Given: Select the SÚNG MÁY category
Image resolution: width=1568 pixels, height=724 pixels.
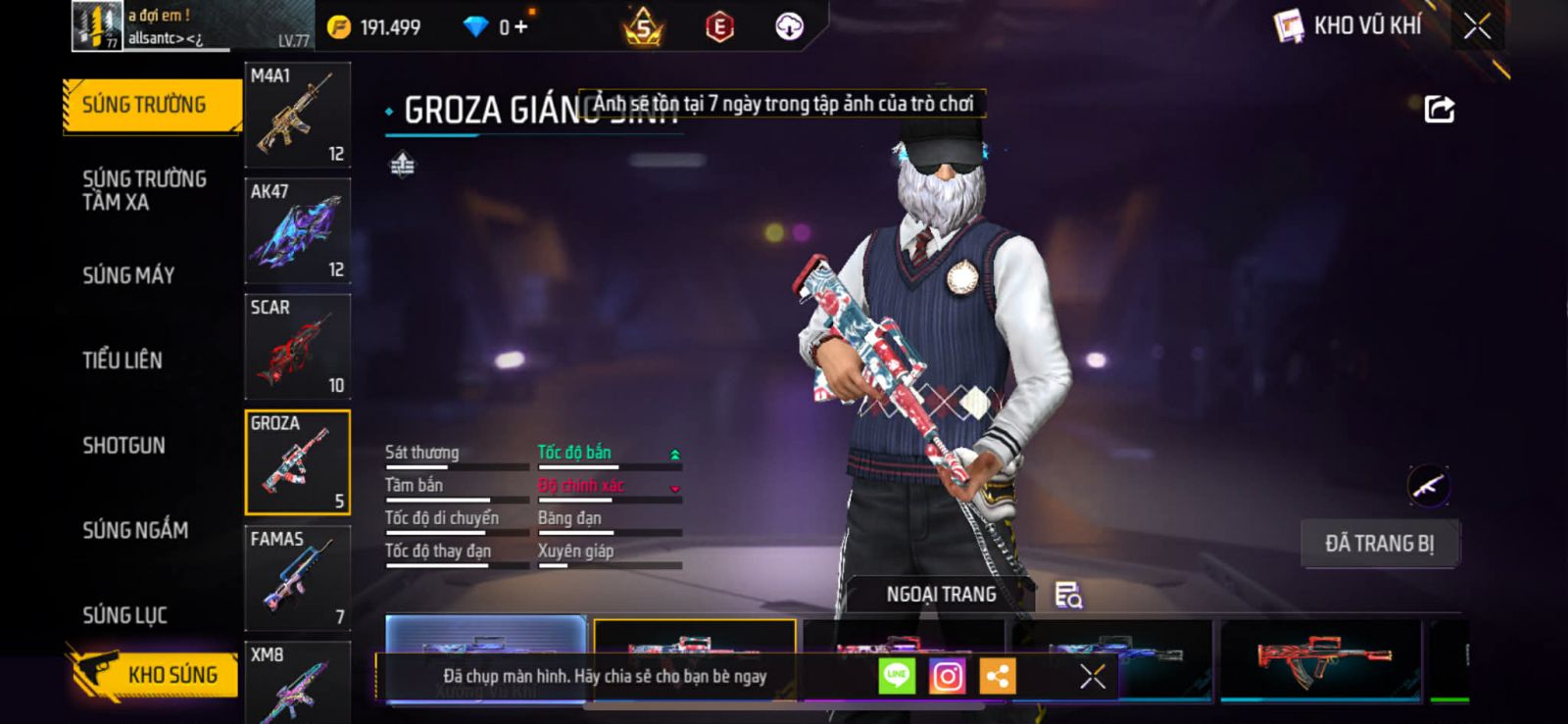Looking at the screenshot, I should point(128,275).
